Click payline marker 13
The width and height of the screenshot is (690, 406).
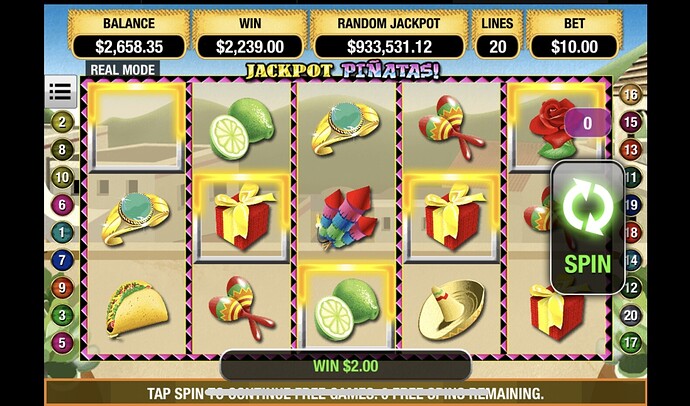tap(631, 149)
